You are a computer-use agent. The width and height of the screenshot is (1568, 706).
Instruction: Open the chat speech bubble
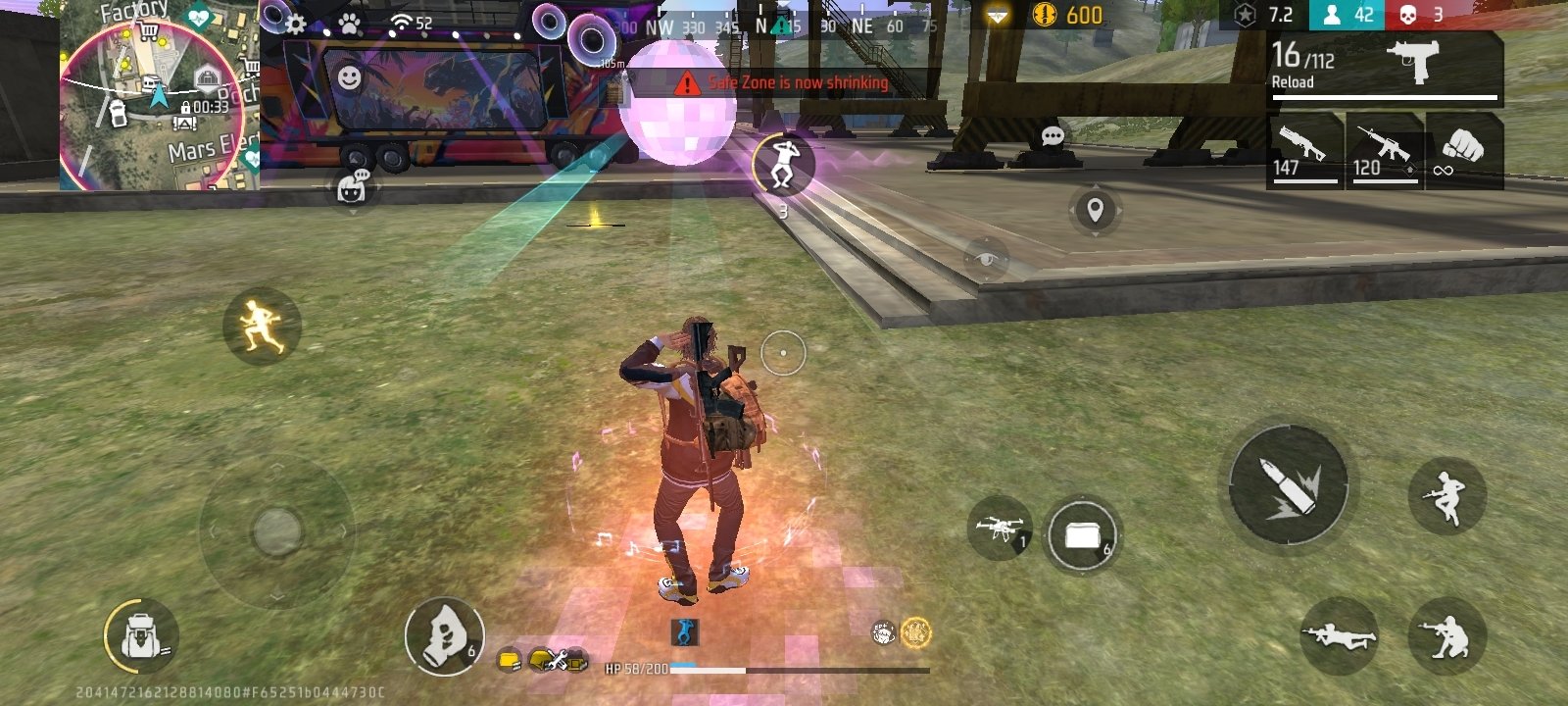1053,135
